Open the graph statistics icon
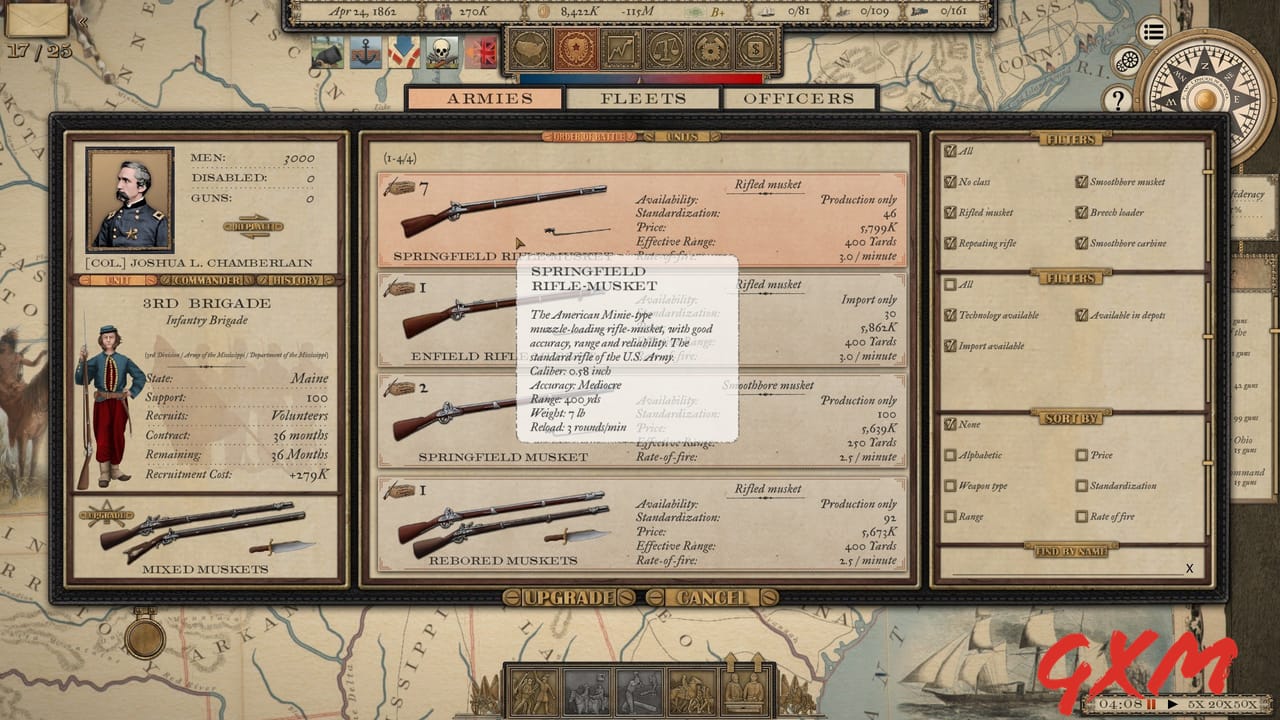Screen dimensions: 1280x720 tap(620, 47)
